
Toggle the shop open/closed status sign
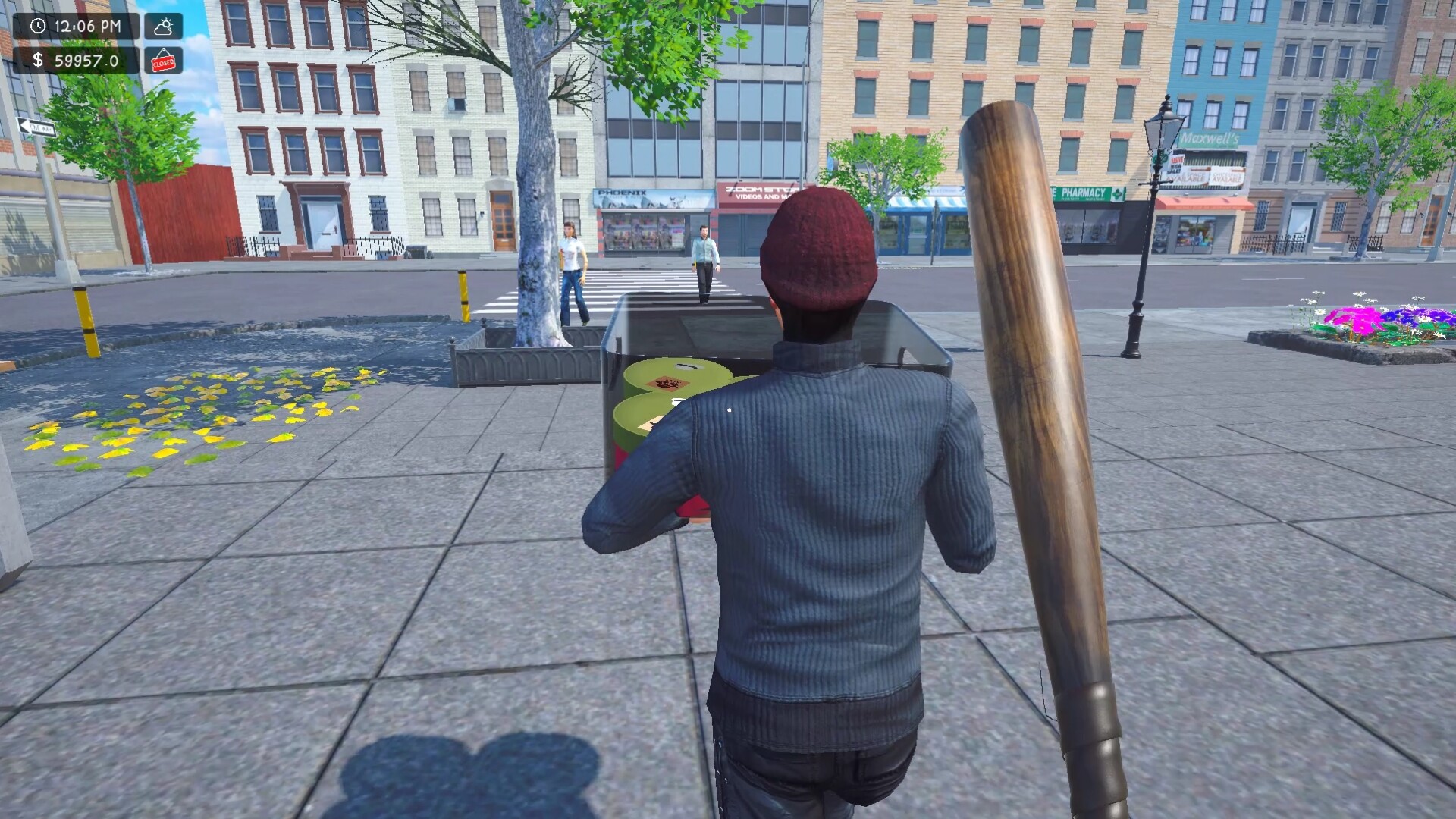pyautogui.click(x=162, y=61)
